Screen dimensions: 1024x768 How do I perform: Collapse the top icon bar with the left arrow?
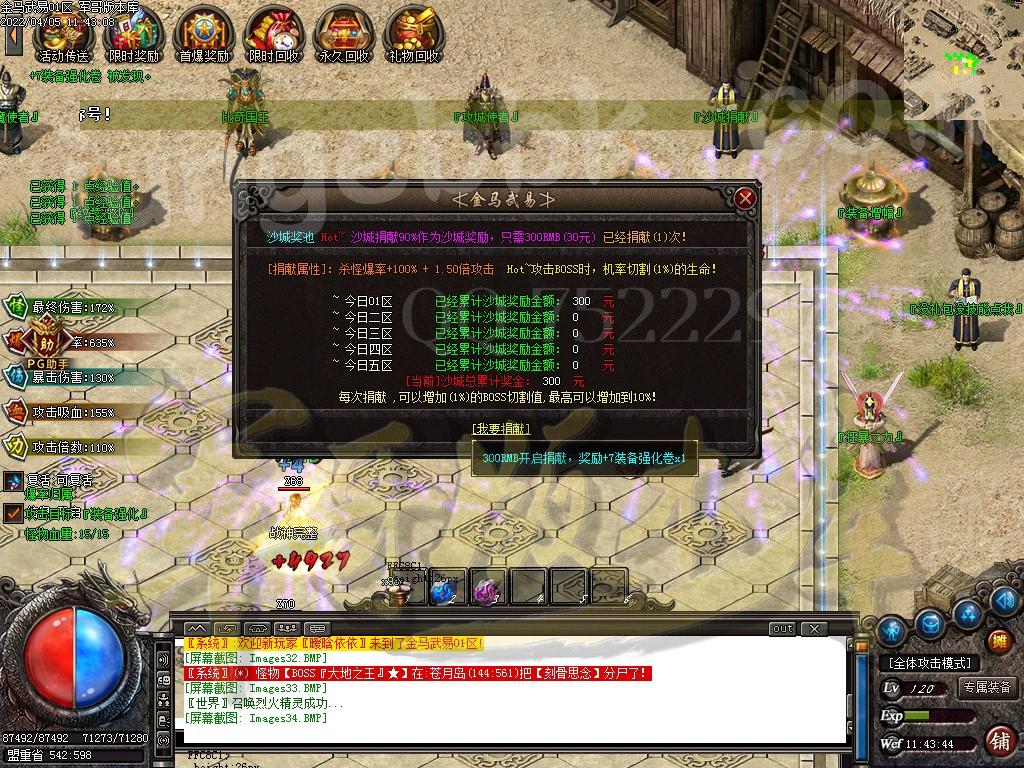pyautogui.click(x=13, y=38)
